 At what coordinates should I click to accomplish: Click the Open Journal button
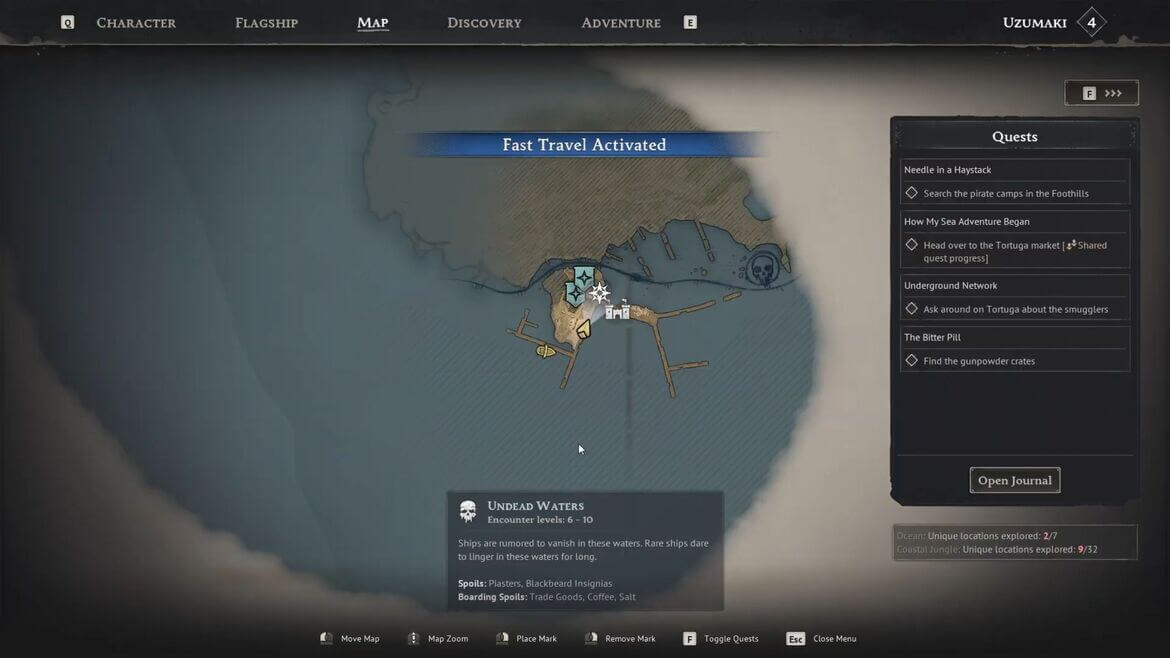point(1014,480)
